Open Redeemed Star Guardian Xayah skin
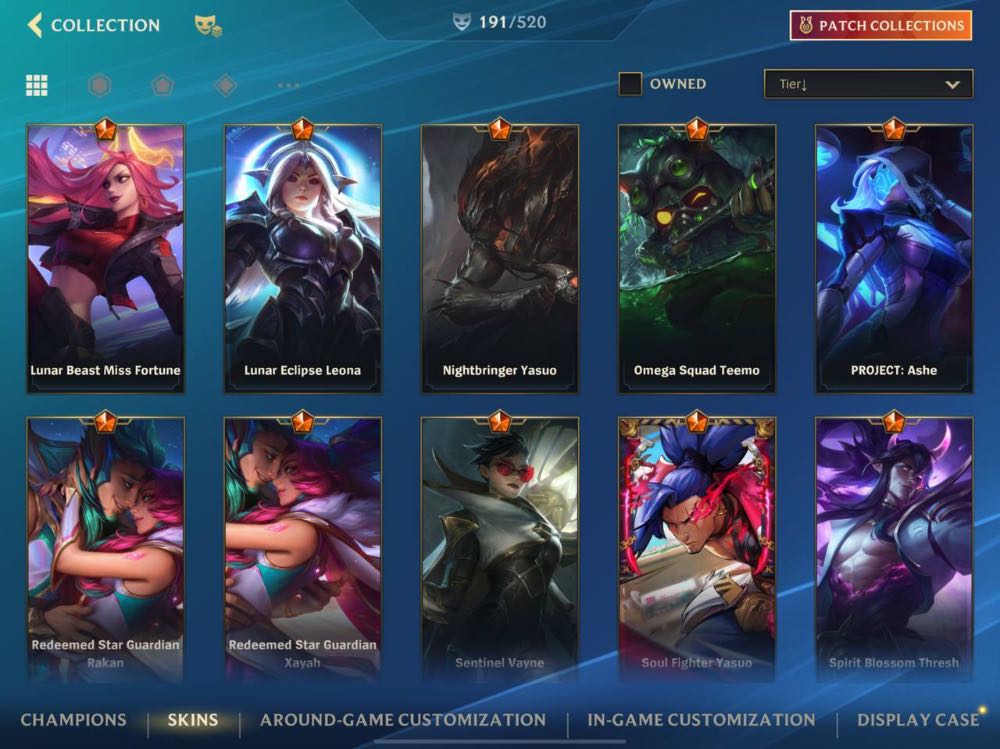1000x749 pixels. 302,548
